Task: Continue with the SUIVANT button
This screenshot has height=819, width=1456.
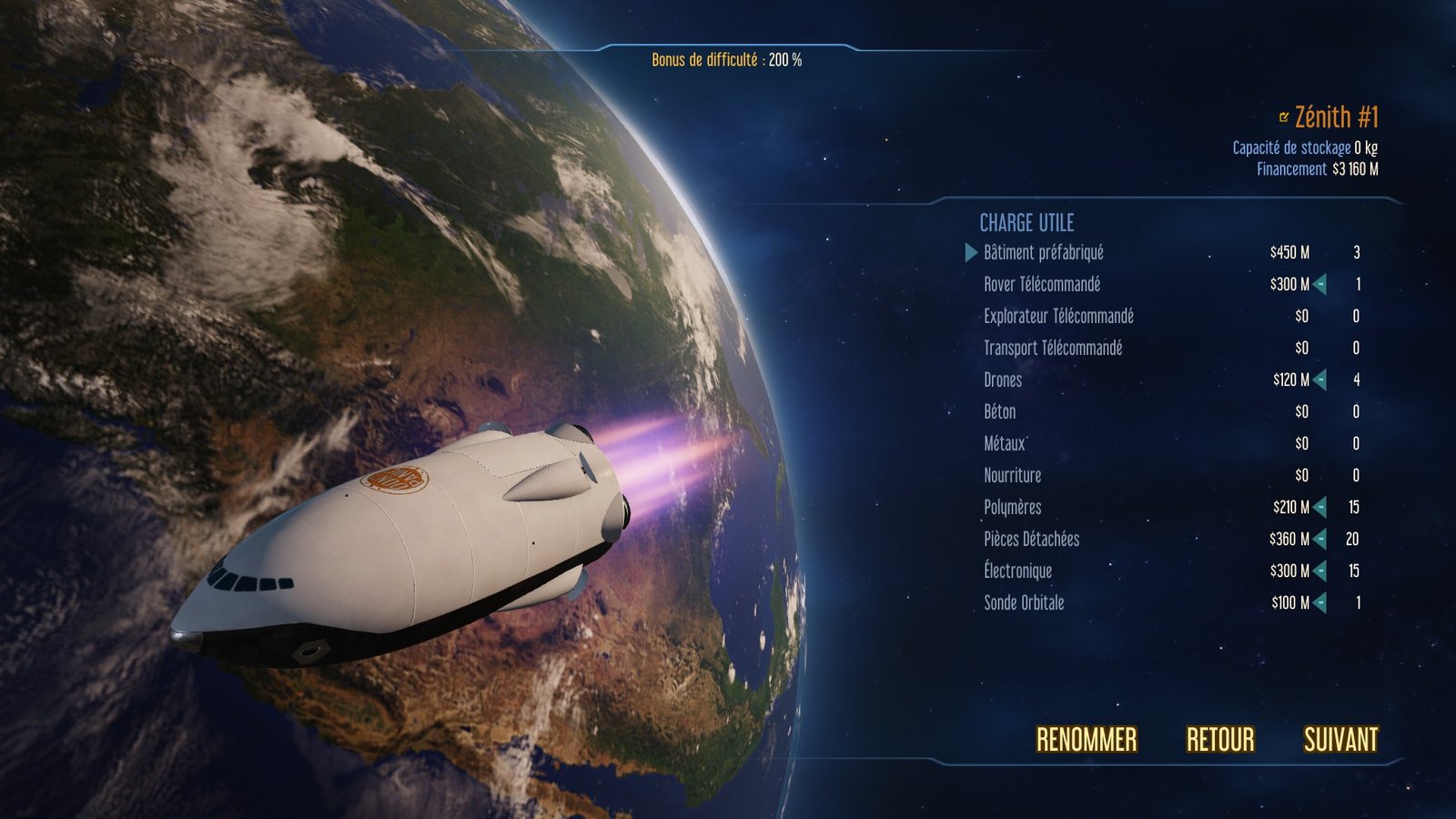Action: click(1340, 740)
